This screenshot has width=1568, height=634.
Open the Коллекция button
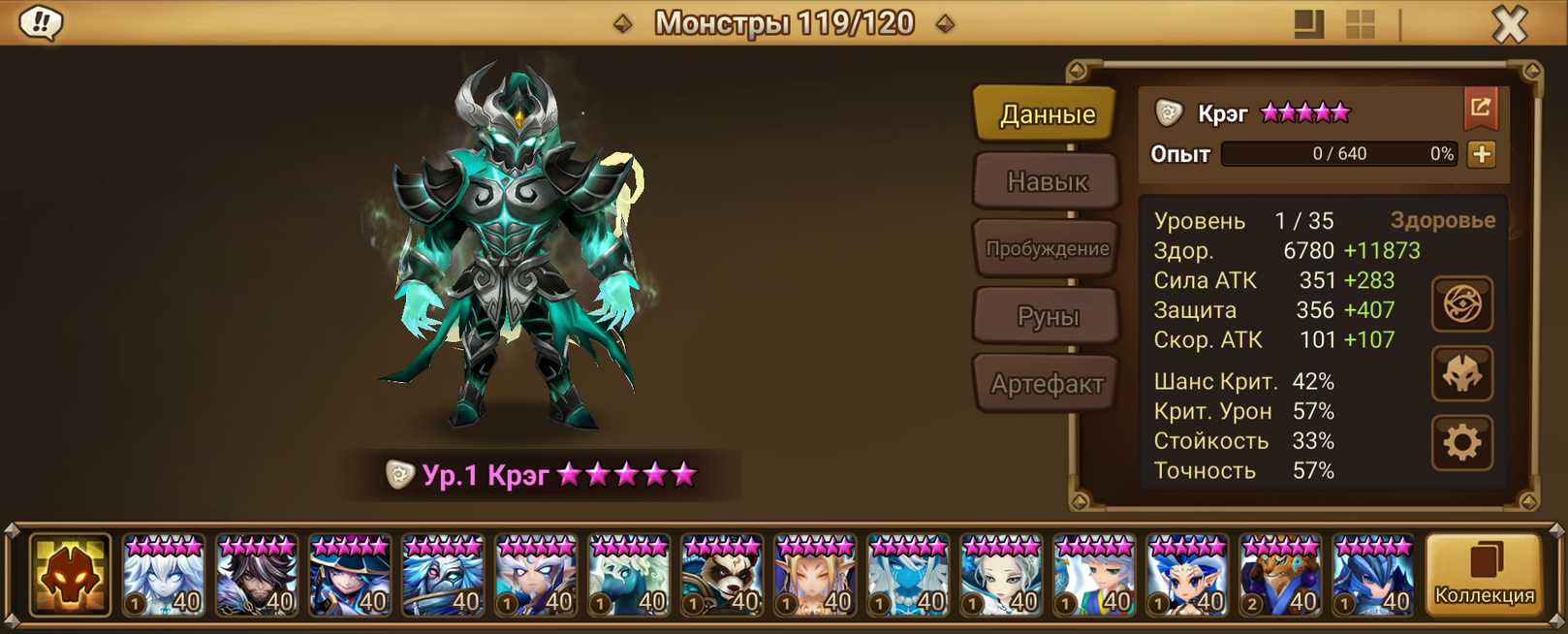coord(1484,575)
